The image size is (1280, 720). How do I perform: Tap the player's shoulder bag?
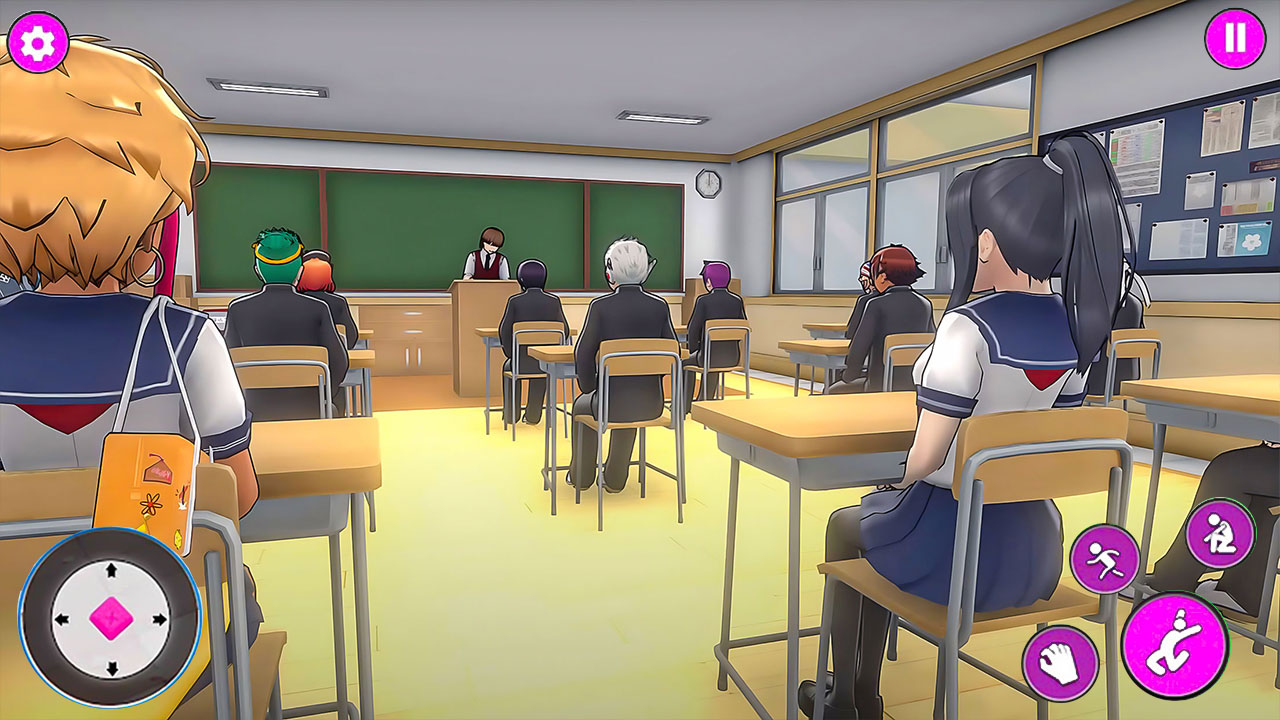[x=145, y=480]
